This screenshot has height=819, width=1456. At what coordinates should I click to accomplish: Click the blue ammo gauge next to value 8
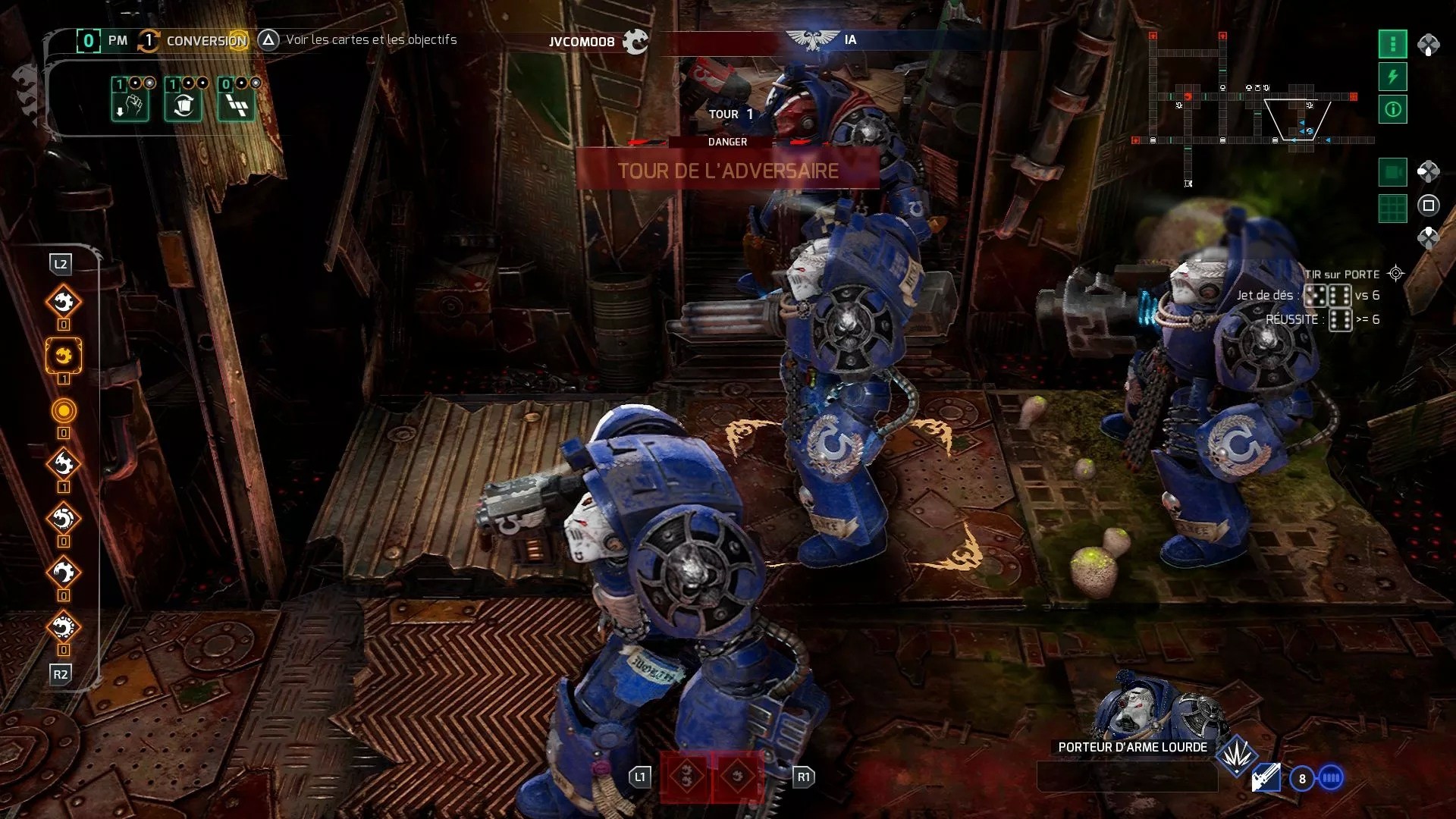[x=1329, y=777]
